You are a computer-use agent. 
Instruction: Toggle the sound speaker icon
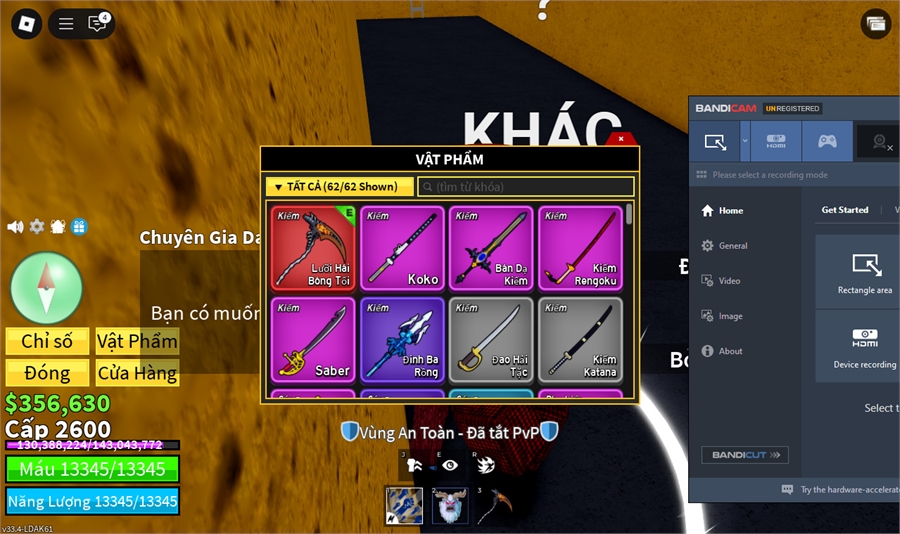[15, 227]
